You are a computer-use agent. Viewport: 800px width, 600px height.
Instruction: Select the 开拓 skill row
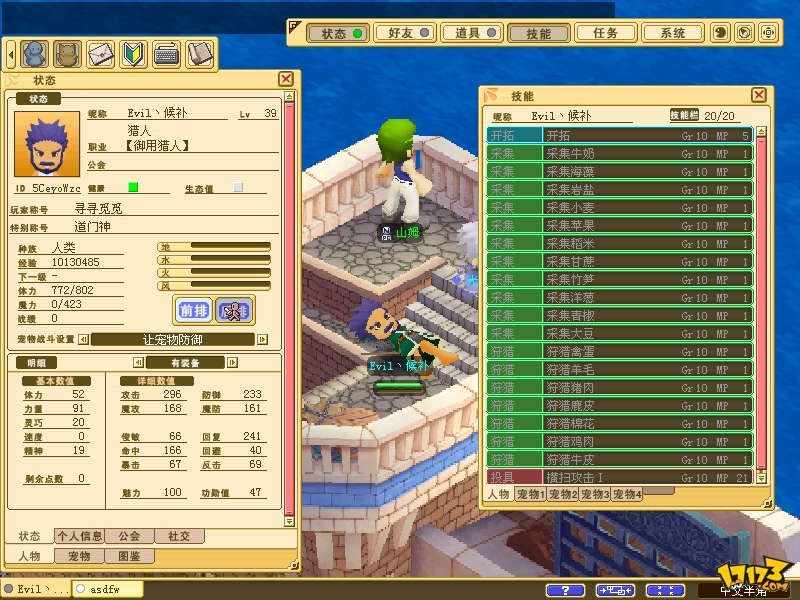[619, 135]
